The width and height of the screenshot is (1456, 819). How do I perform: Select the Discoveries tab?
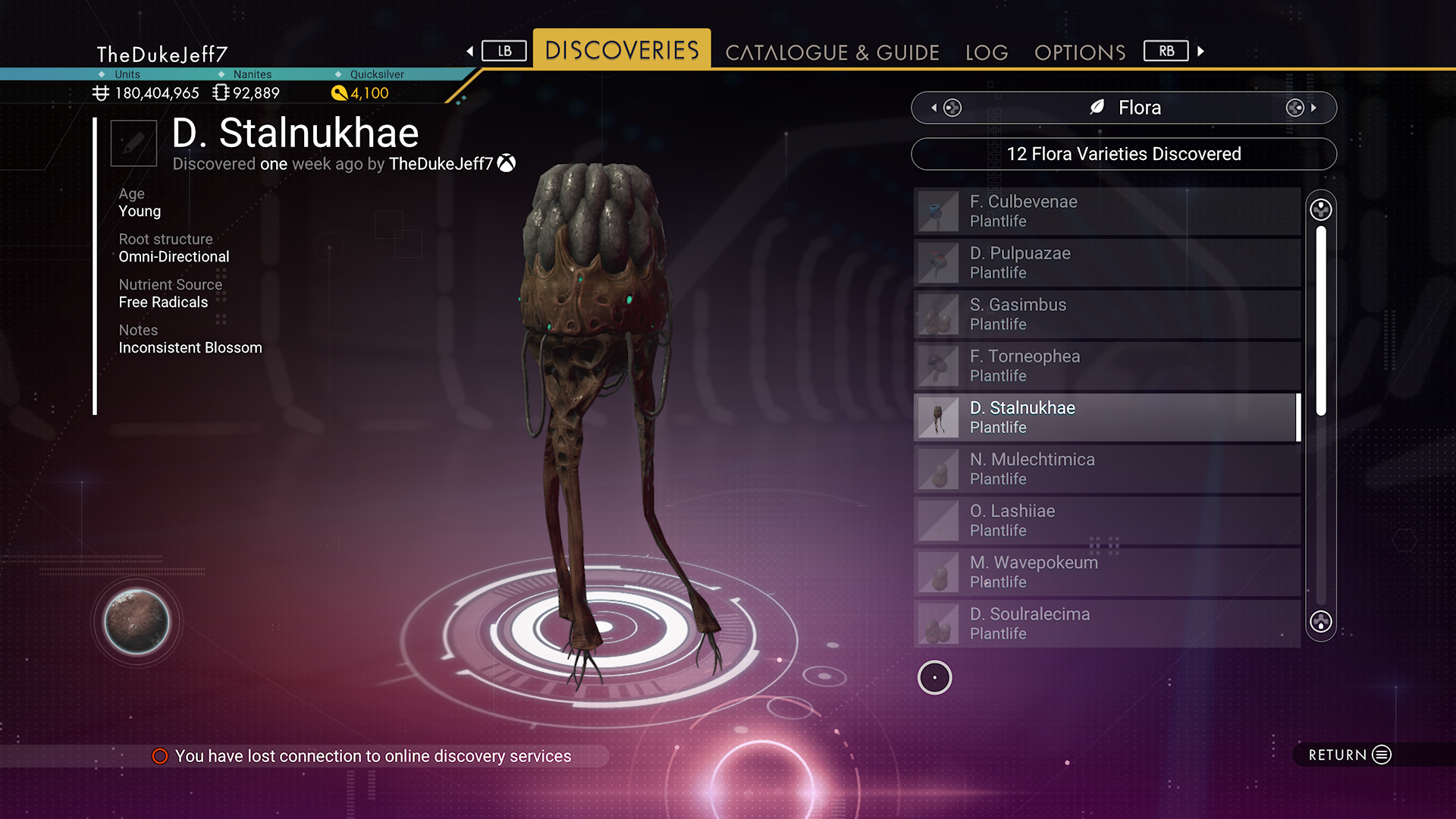(622, 50)
